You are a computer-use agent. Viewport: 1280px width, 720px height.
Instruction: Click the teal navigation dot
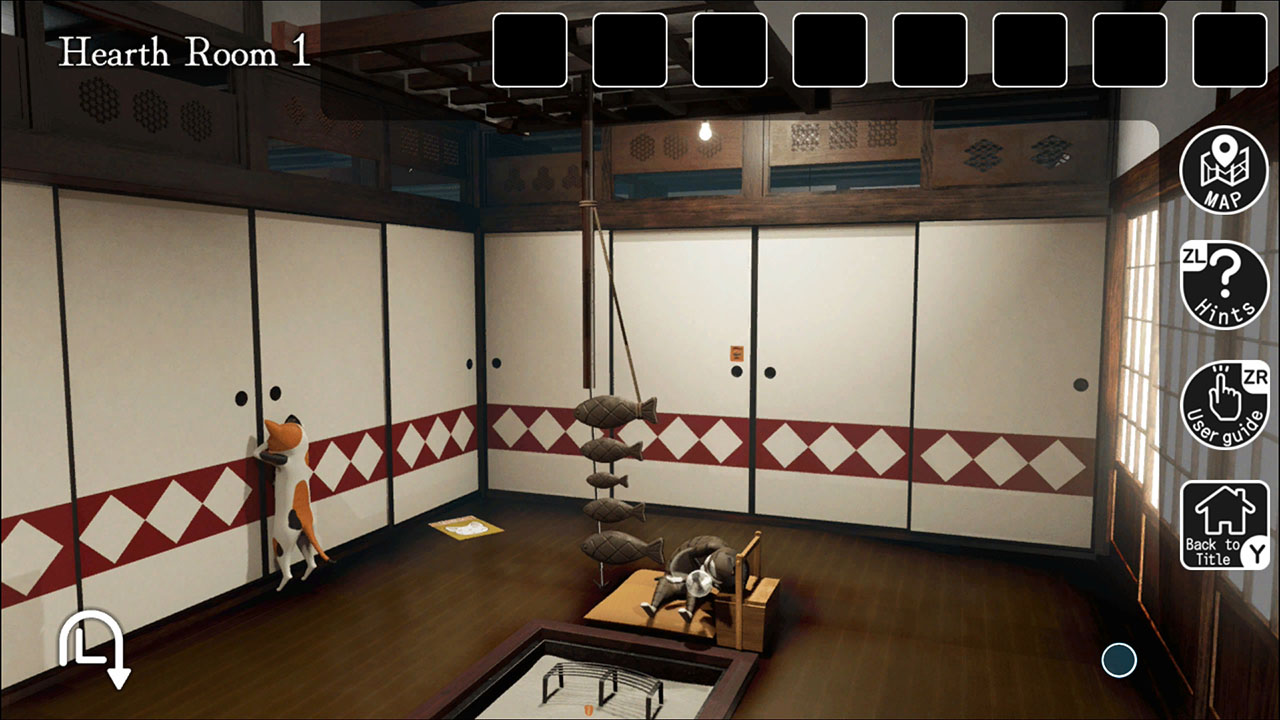[1119, 659]
